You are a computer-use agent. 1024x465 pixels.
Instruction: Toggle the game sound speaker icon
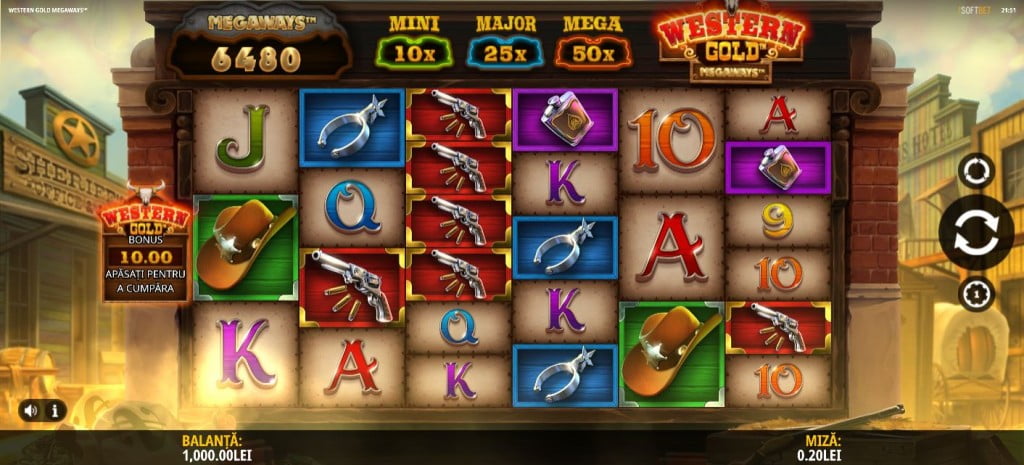pyautogui.click(x=32, y=410)
